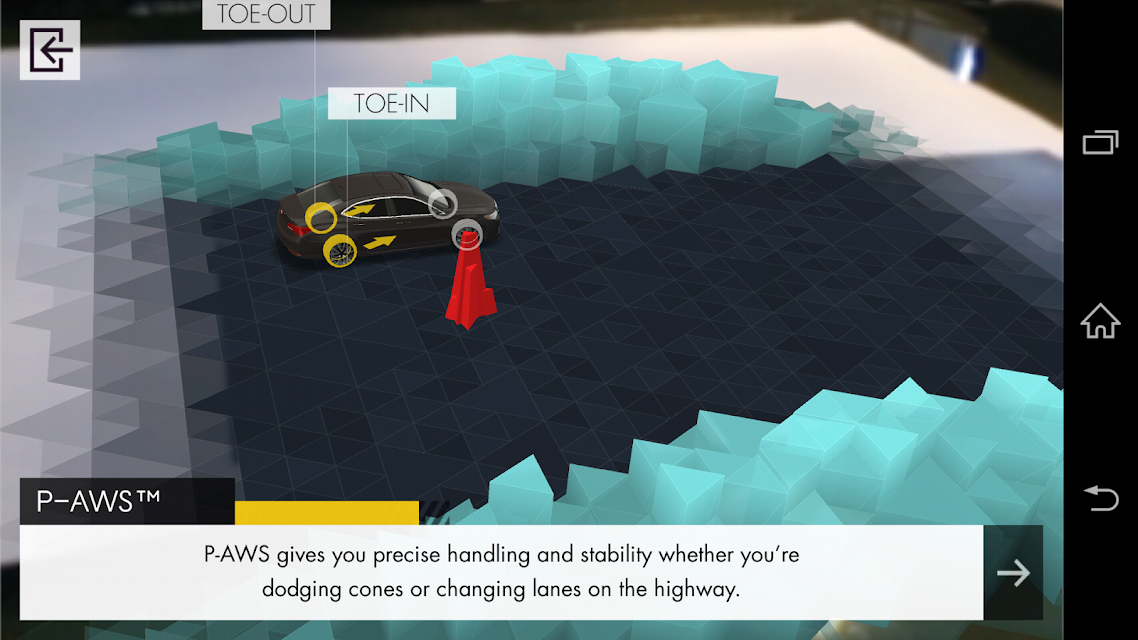Screen dimensions: 1138x640
Task: Select the TOE-OUT label
Action: click(266, 14)
